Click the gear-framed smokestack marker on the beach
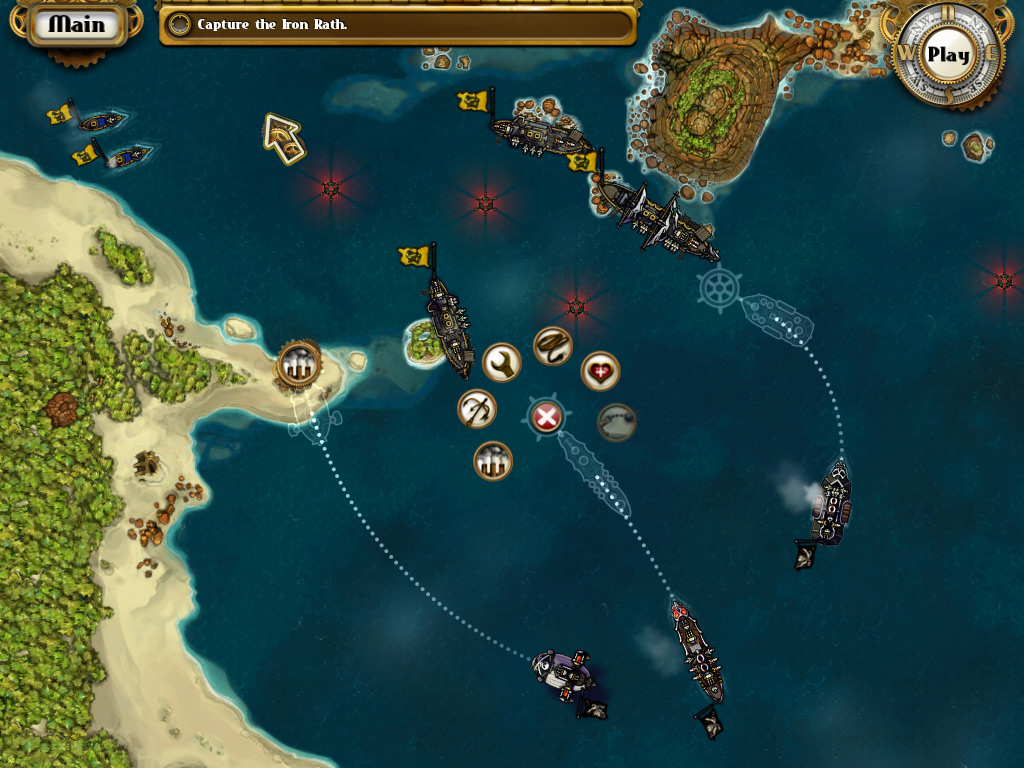This screenshot has width=1024, height=768. click(x=297, y=362)
